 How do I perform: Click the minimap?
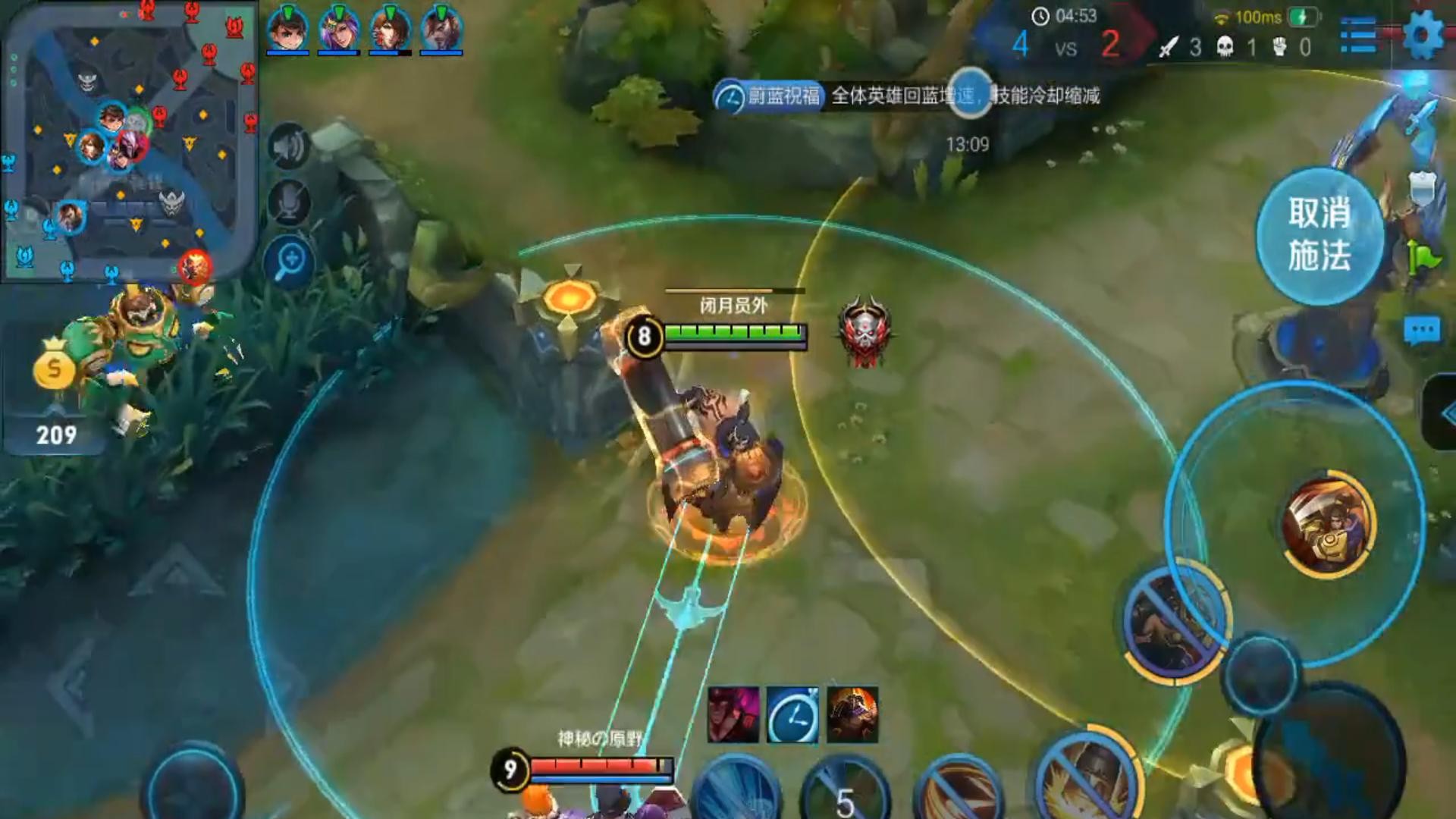pyautogui.click(x=129, y=144)
